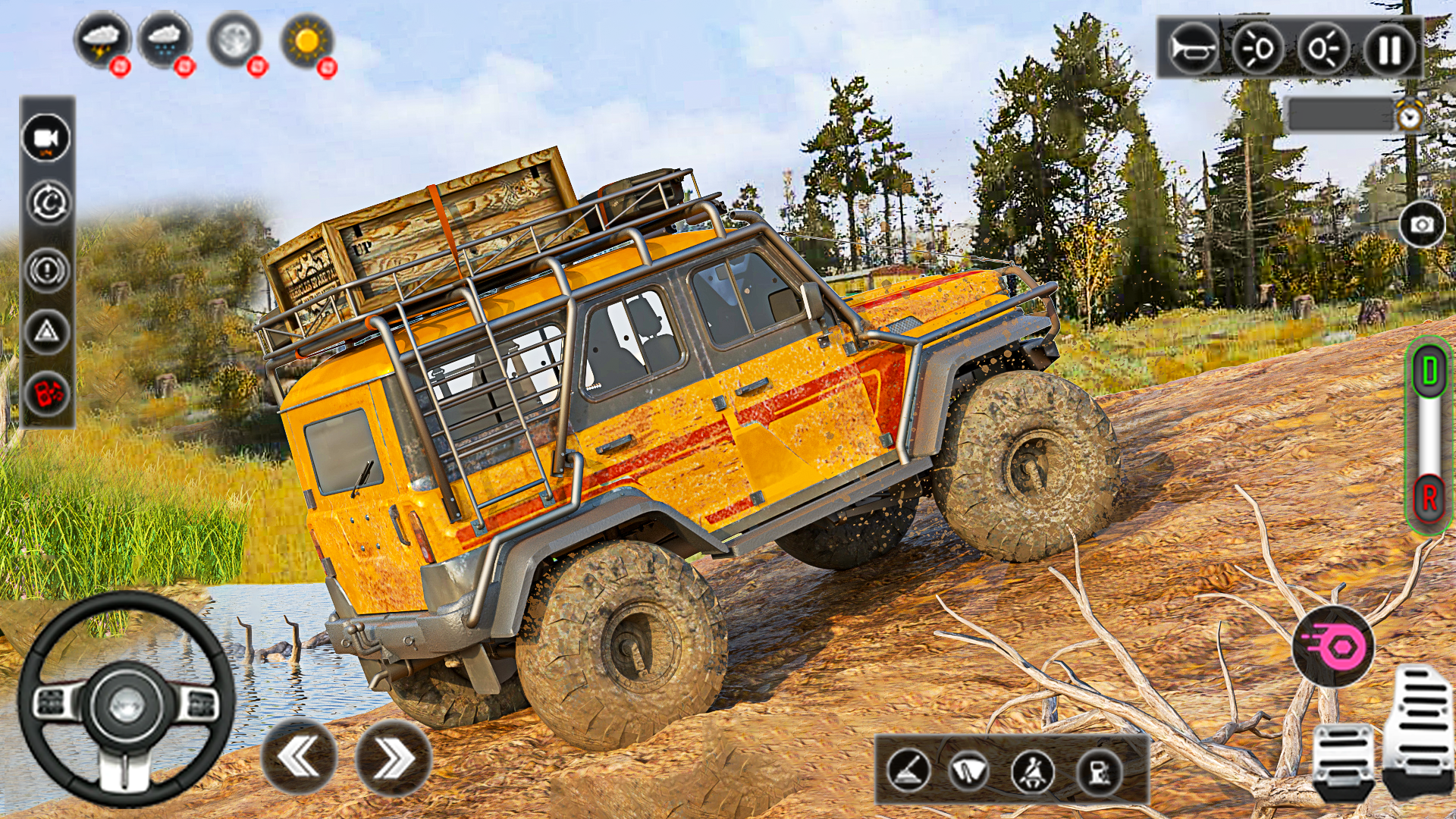Steer right with the double-arrow button

(x=393, y=758)
